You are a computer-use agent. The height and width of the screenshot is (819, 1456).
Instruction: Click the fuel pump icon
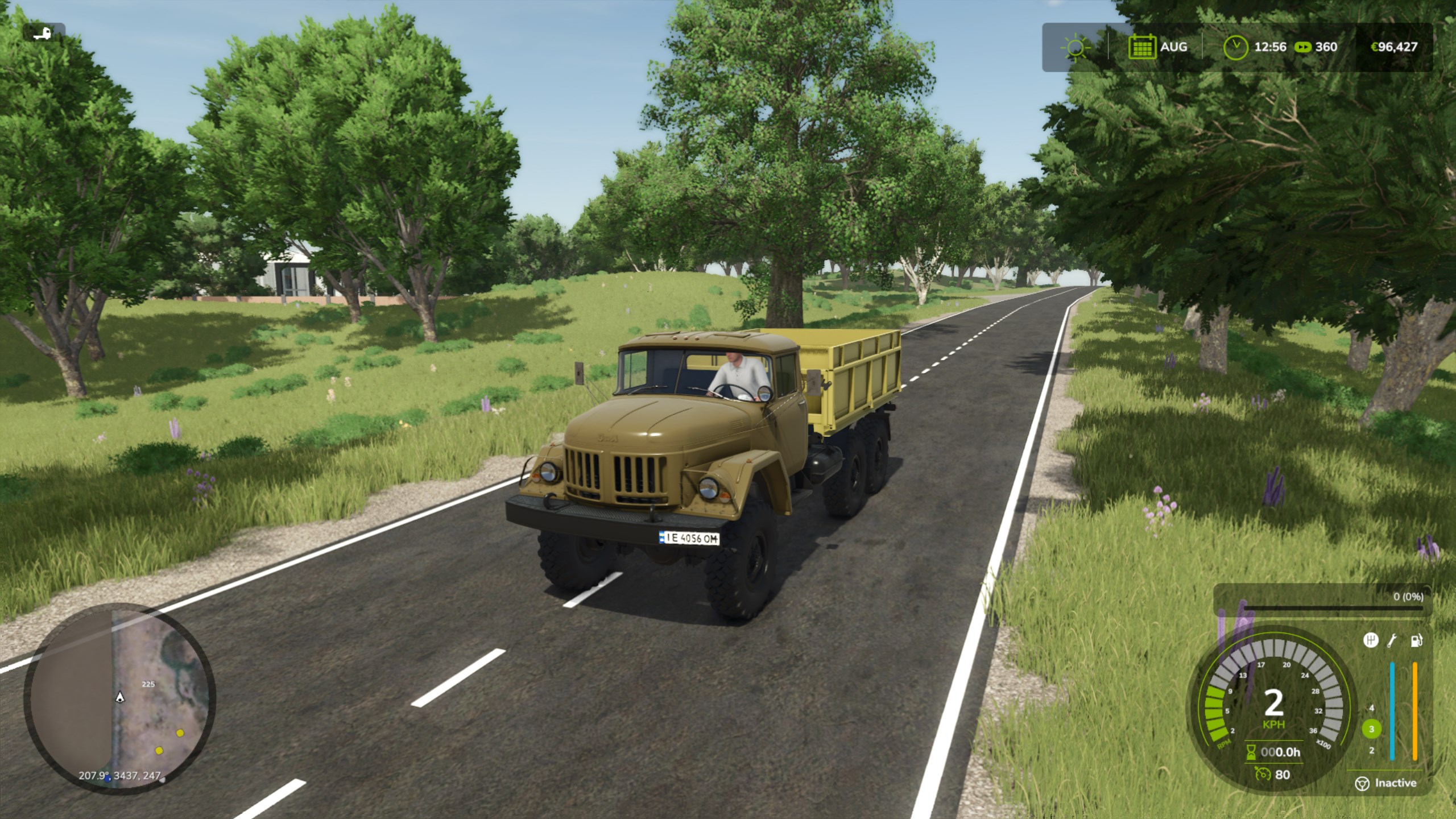[1416, 640]
